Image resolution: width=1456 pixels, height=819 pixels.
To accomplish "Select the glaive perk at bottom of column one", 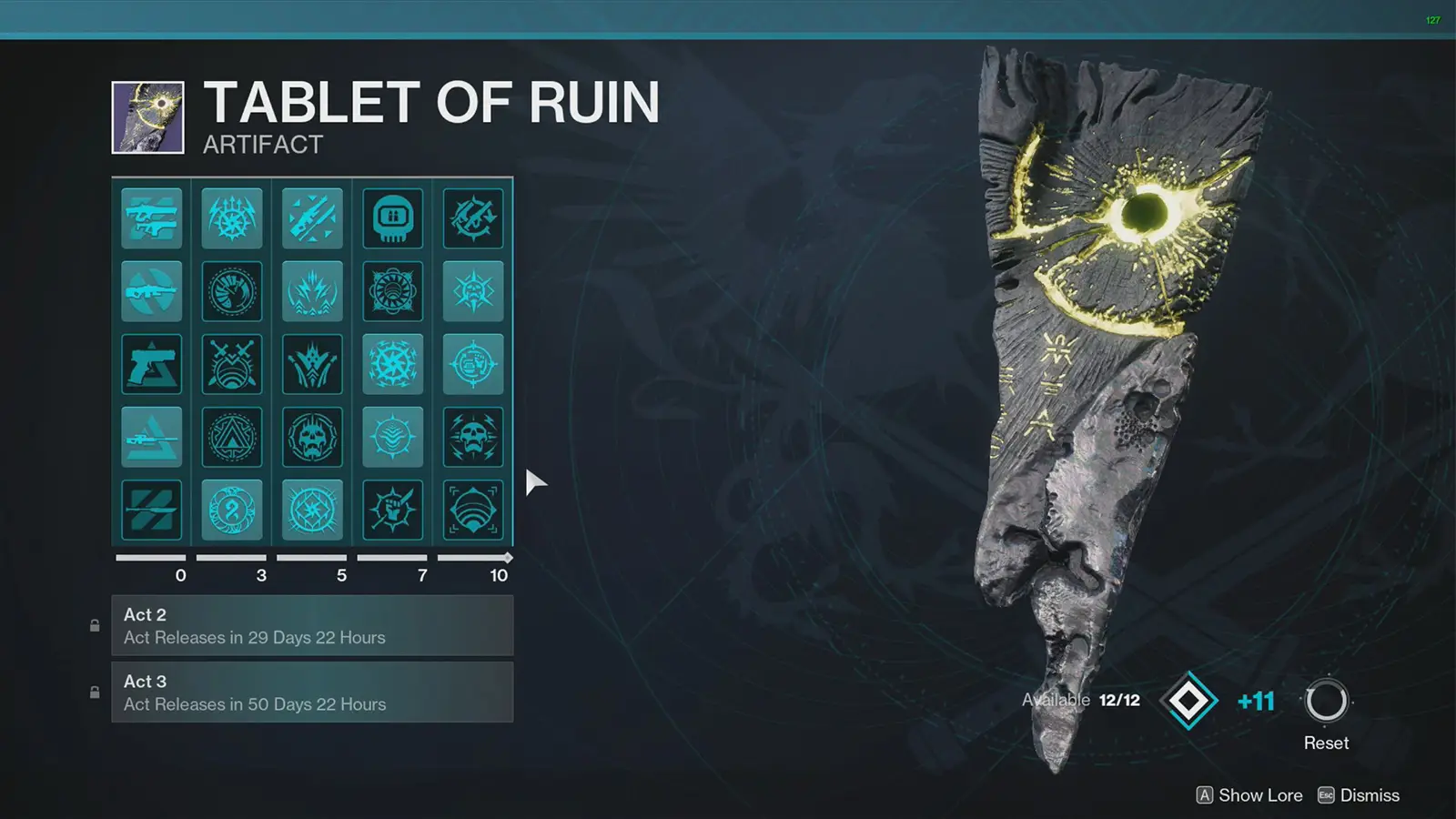I will tap(151, 509).
